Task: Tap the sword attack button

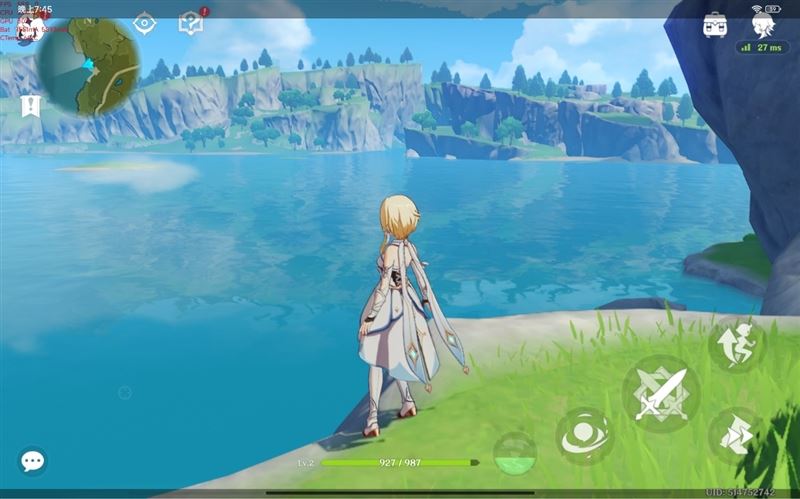Action: click(x=660, y=394)
